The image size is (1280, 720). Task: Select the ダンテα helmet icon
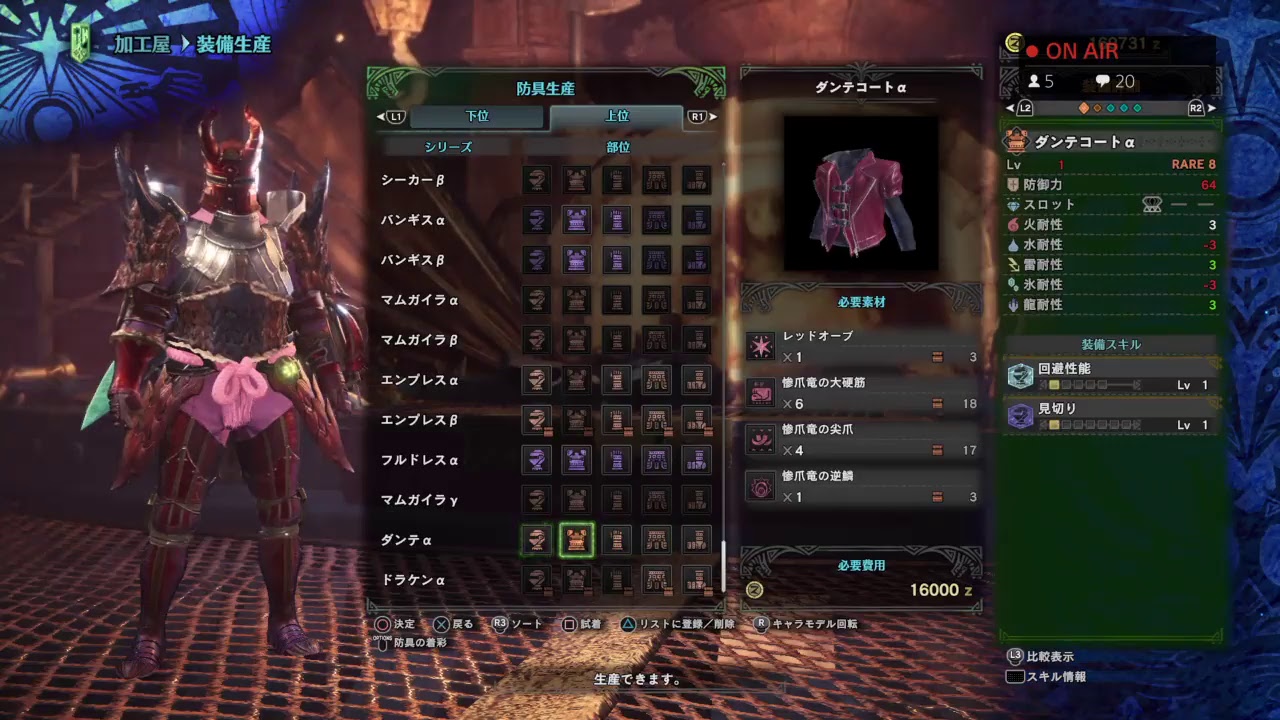[537, 540]
